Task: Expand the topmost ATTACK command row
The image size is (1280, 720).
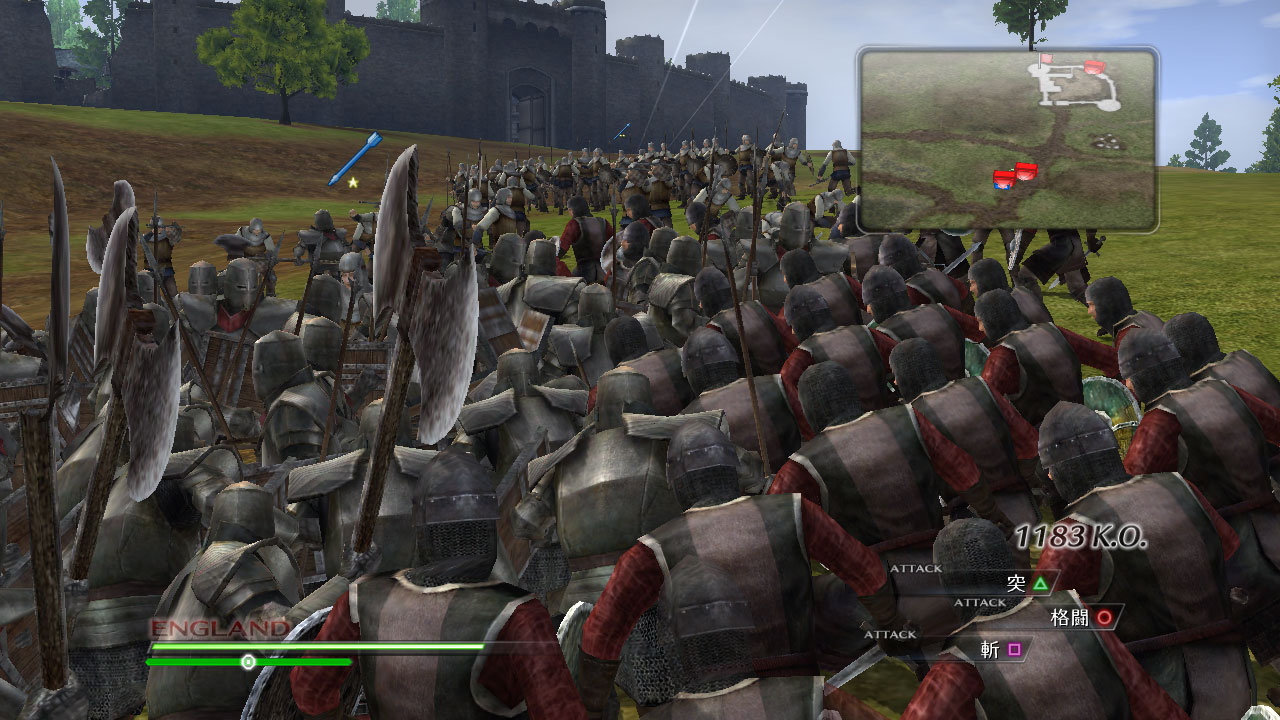Action: 916,567
